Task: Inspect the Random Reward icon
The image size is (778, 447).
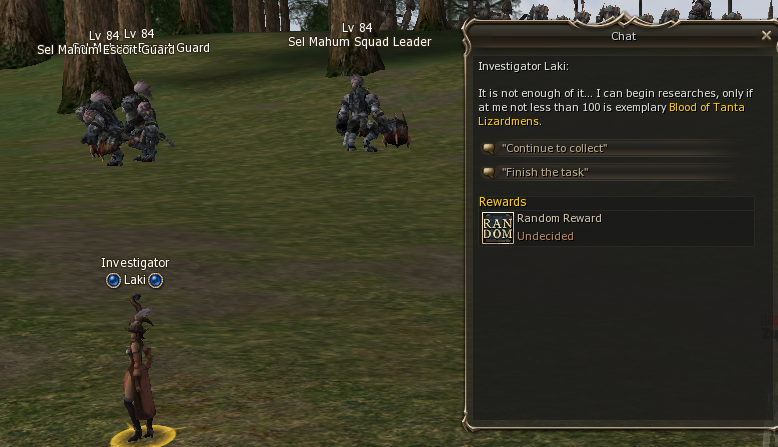Action: click(x=497, y=228)
